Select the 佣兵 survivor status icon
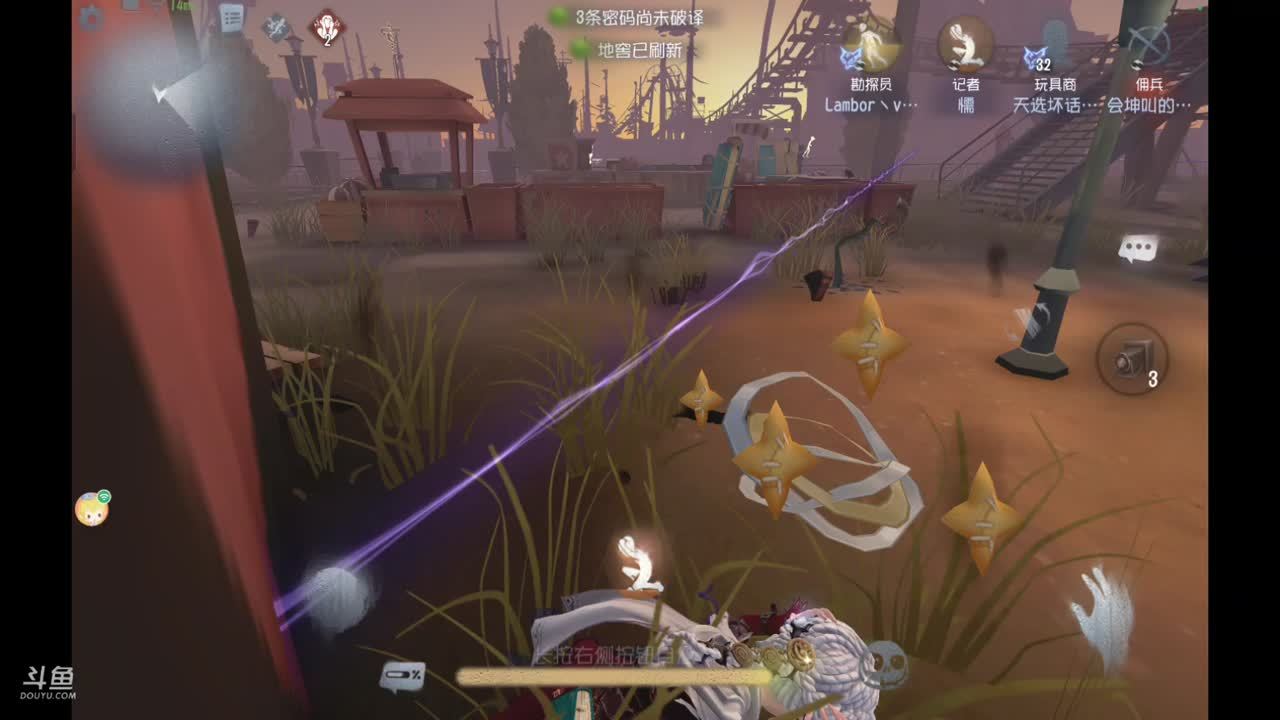The height and width of the screenshot is (720, 1280). (1149, 45)
